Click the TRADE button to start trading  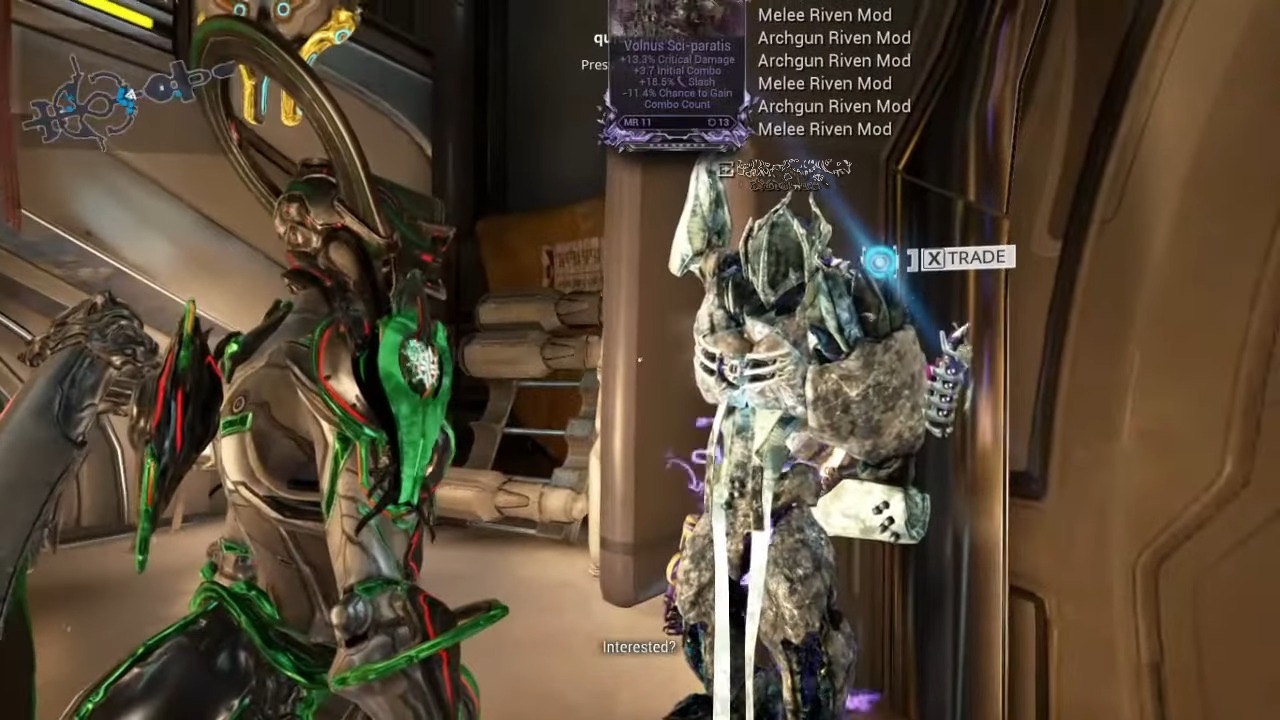tap(978, 257)
